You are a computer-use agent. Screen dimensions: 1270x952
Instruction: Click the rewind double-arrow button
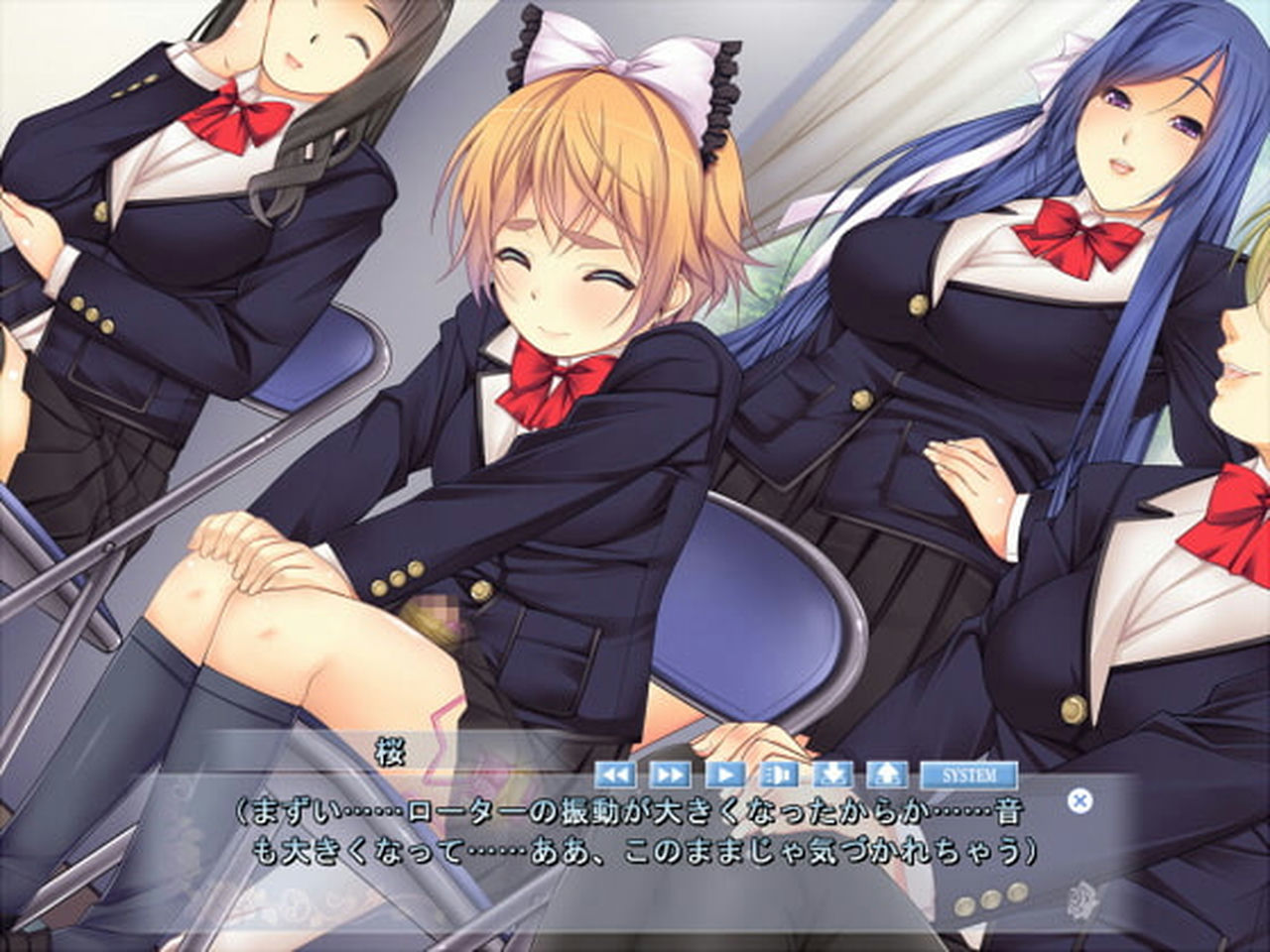[x=616, y=774]
